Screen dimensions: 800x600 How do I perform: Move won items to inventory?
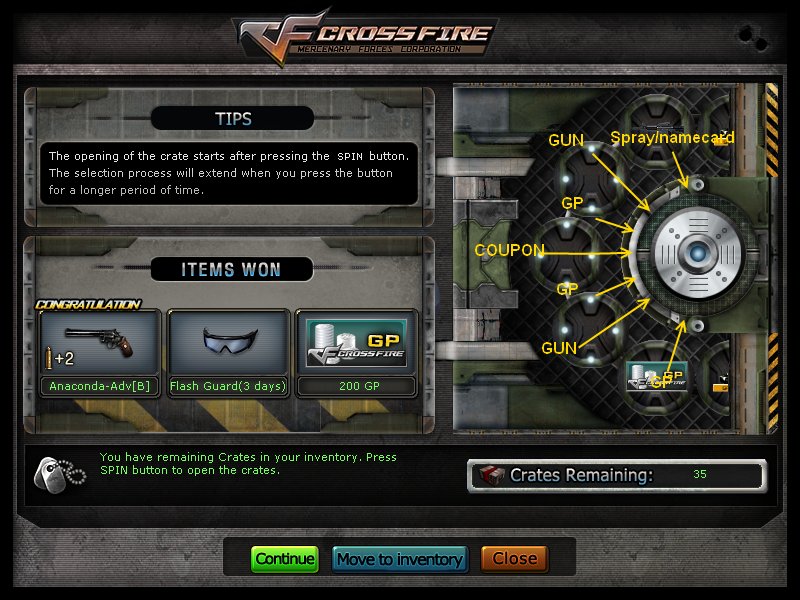pyautogui.click(x=400, y=559)
